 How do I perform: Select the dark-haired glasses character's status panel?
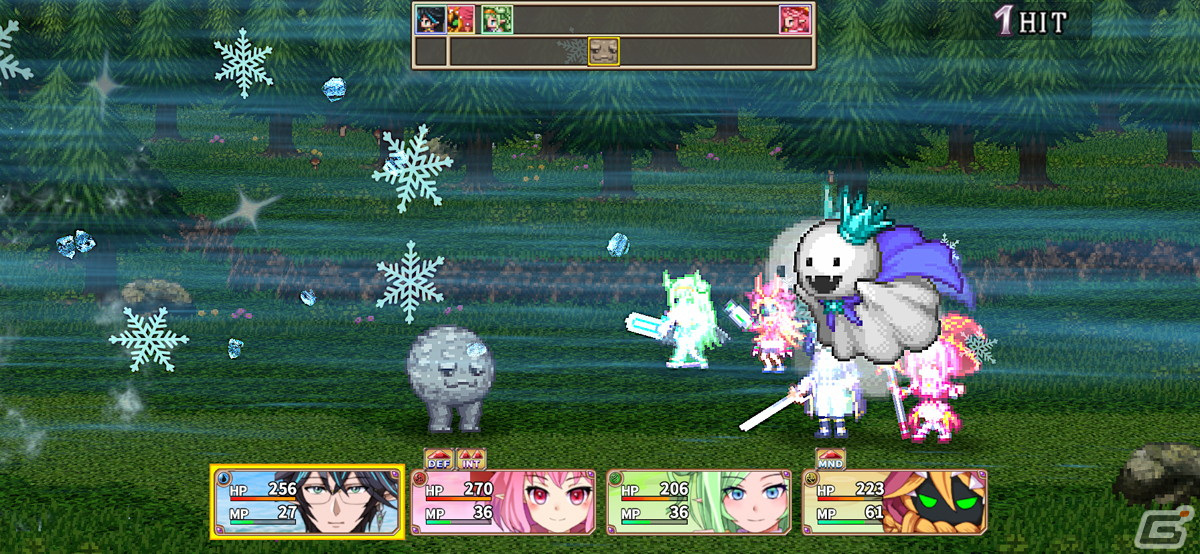[x=307, y=502]
